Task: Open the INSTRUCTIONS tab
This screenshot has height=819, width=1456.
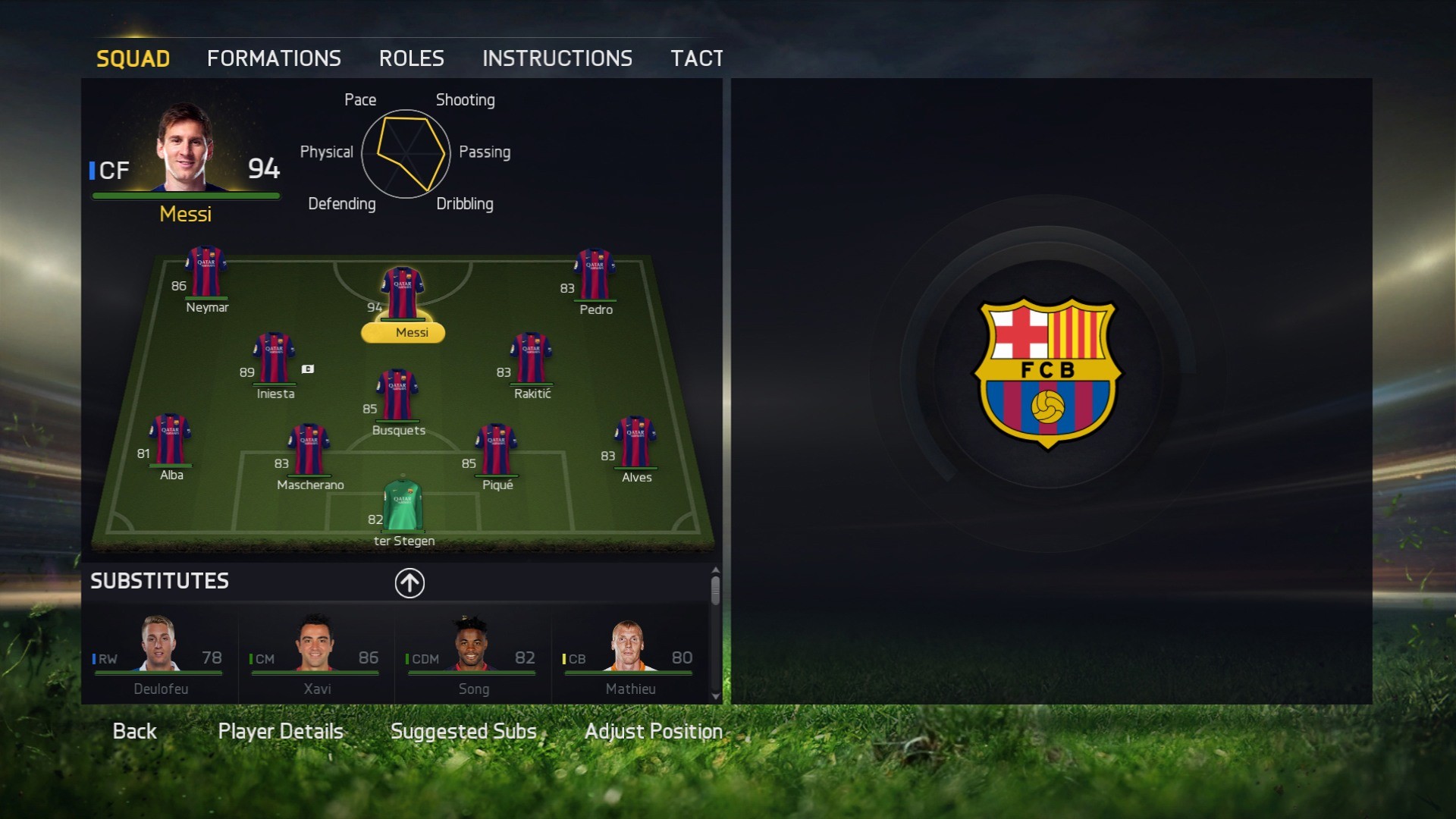Action: [x=557, y=58]
